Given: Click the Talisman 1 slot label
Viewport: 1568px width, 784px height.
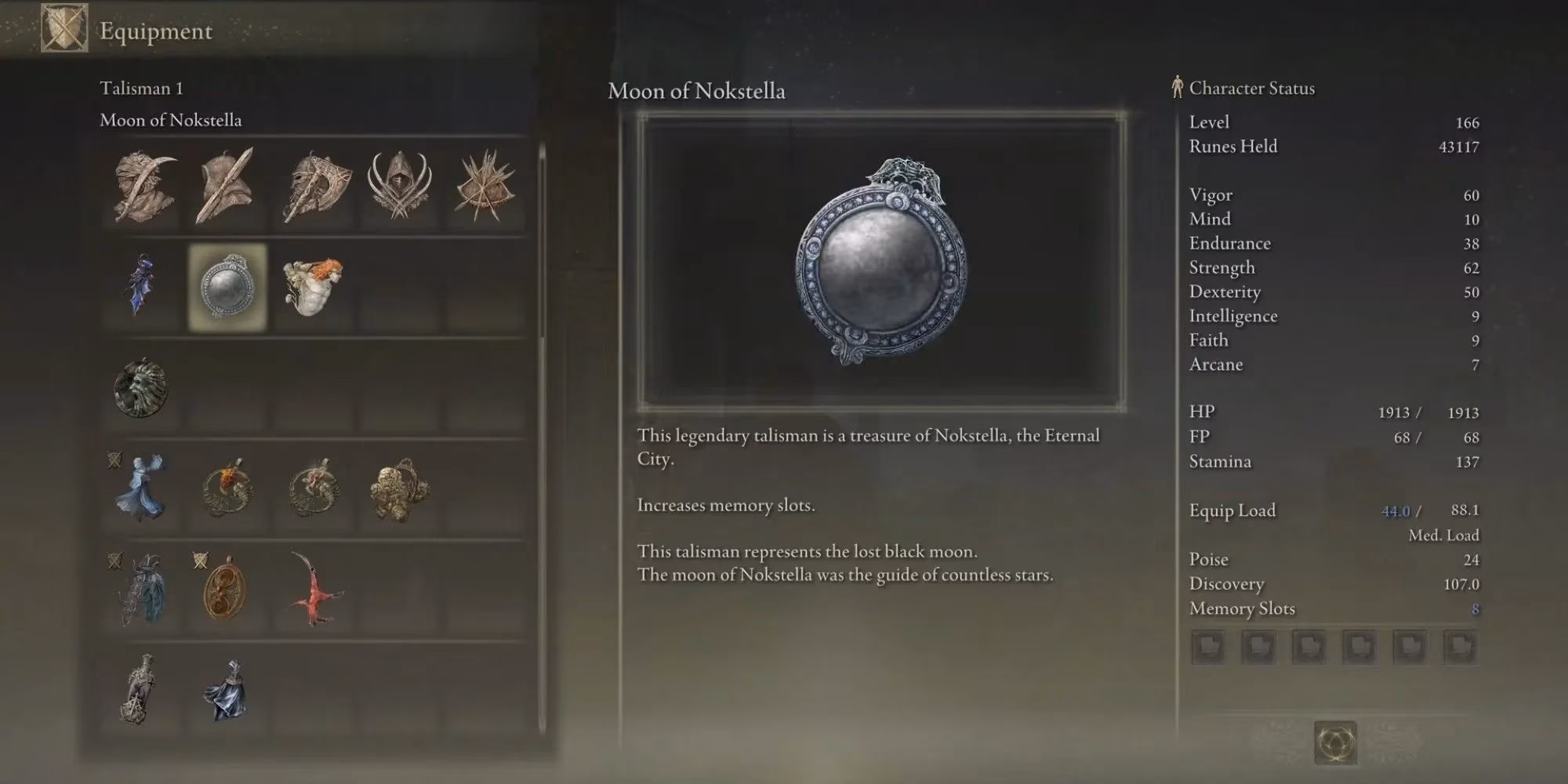Looking at the screenshot, I should coord(141,88).
